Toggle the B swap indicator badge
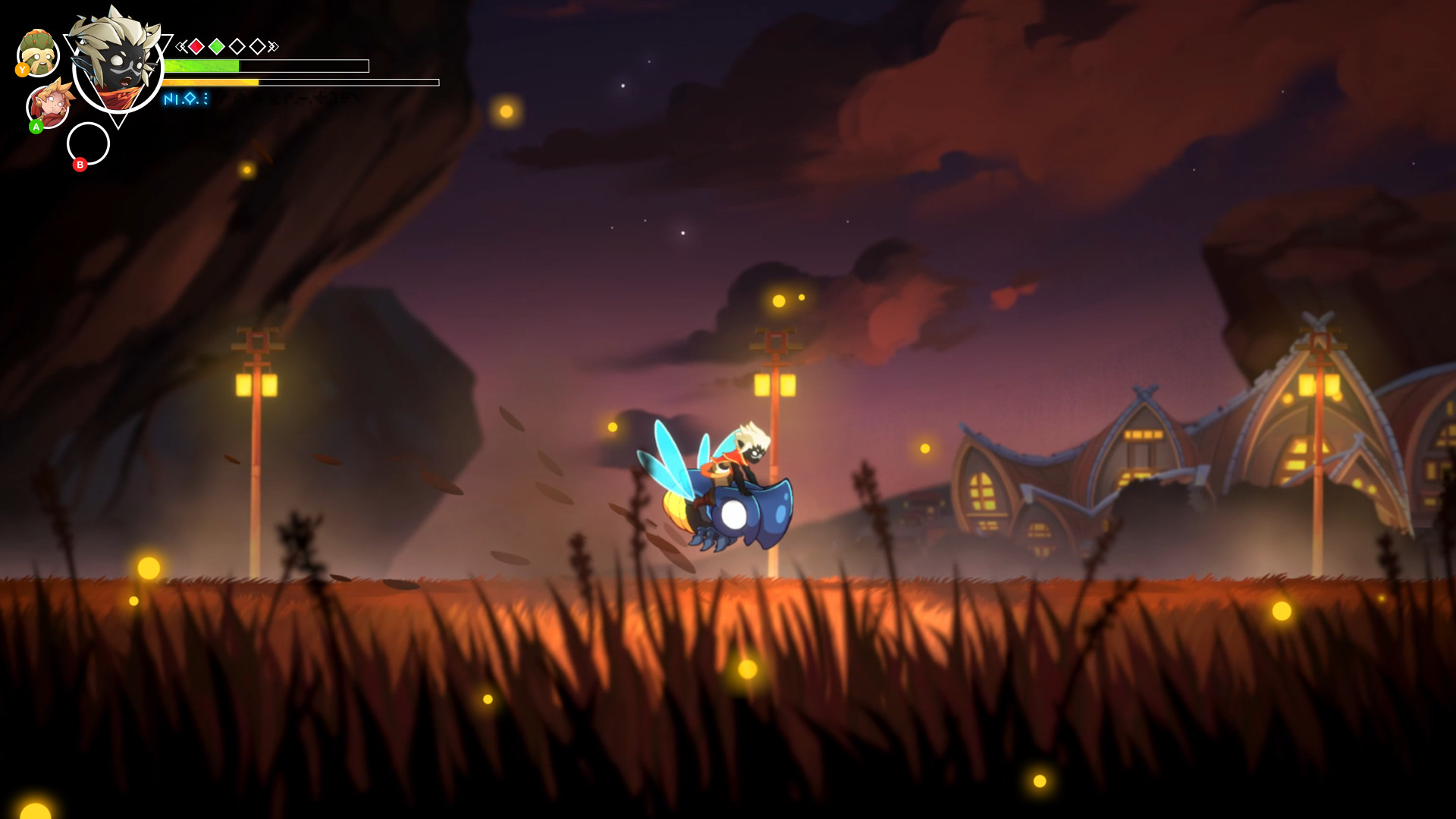The height and width of the screenshot is (819, 1456). click(80, 164)
